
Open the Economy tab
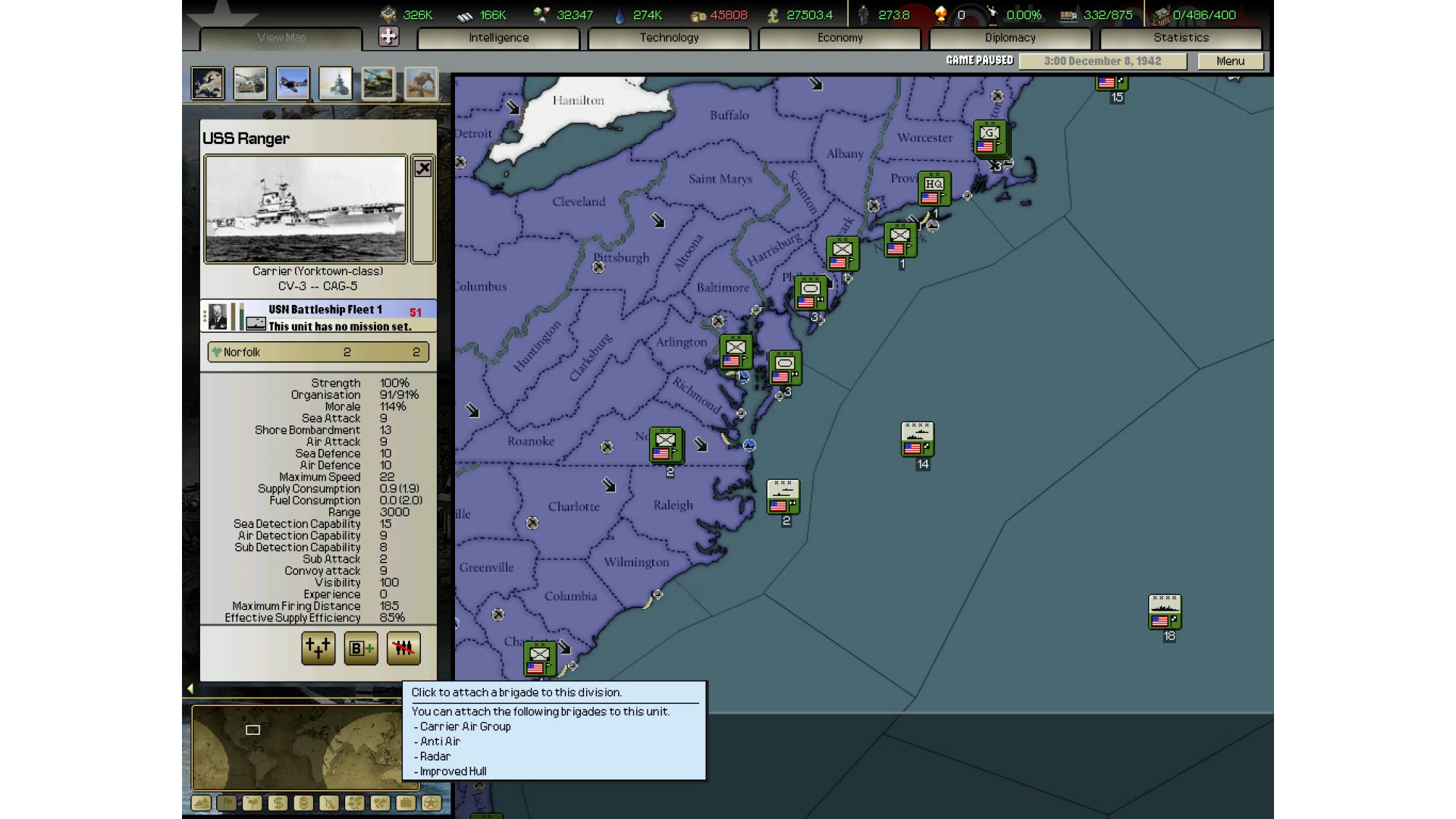[839, 38]
